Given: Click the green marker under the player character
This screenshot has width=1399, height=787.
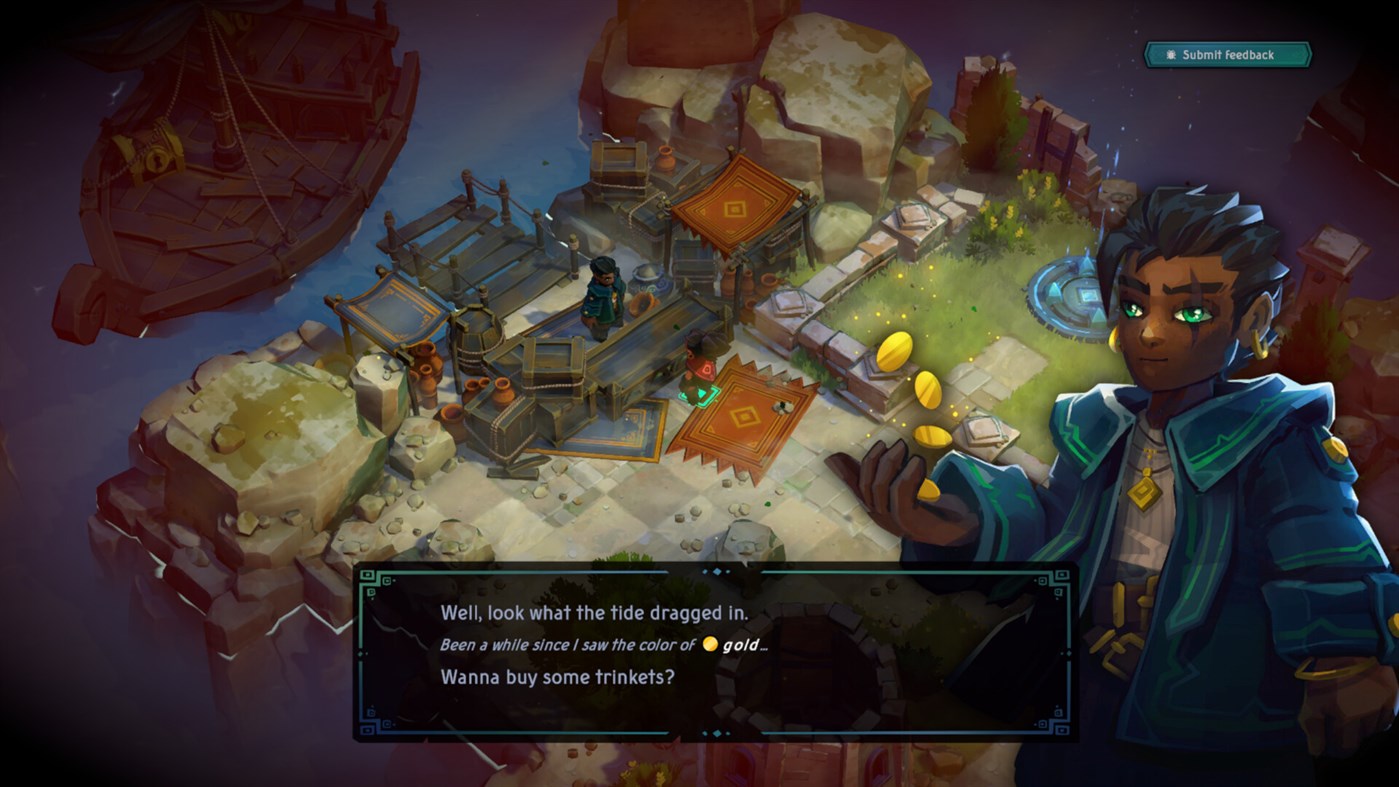Looking at the screenshot, I should coord(697,395).
